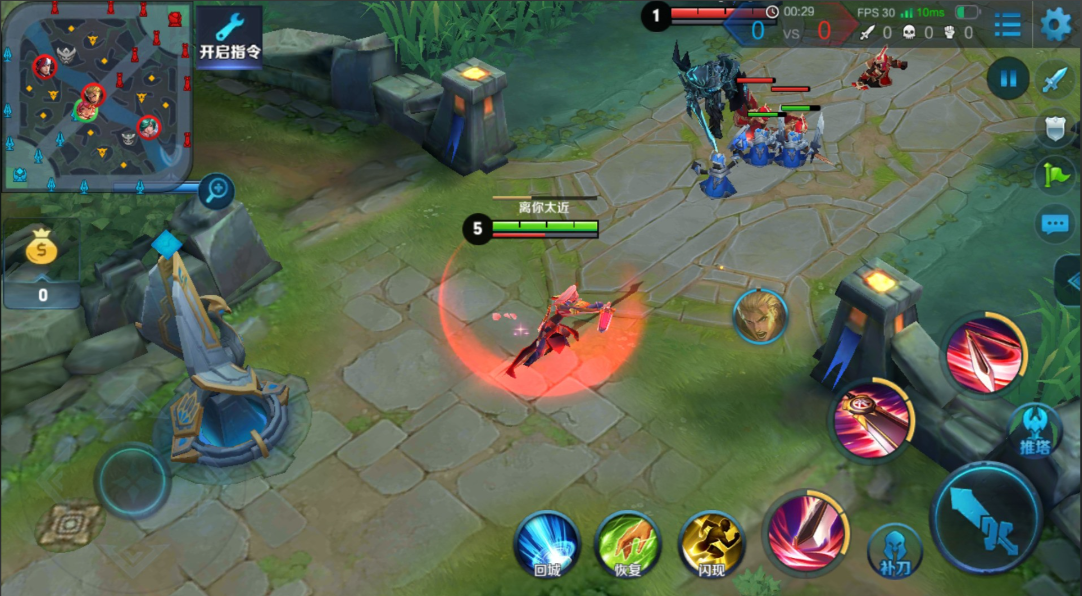Open the chat bubble quick messages
Image resolution: width=1082 pixels, height=596 pixels.
[x=1056, y=224]
